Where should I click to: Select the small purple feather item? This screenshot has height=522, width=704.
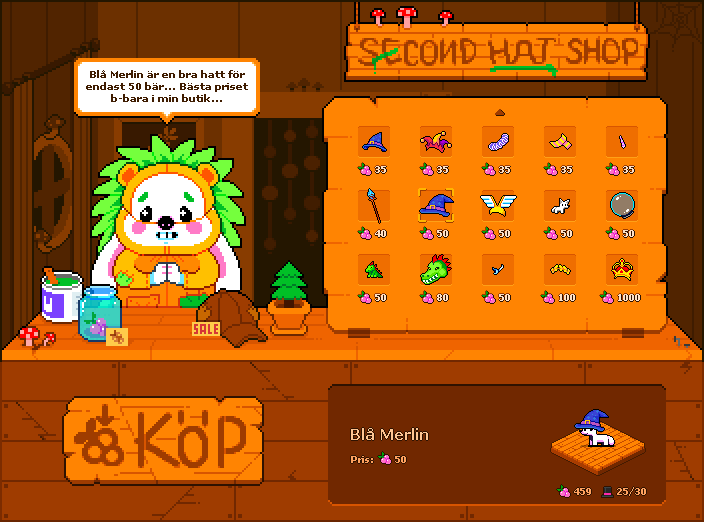click(x=620, y=142)
